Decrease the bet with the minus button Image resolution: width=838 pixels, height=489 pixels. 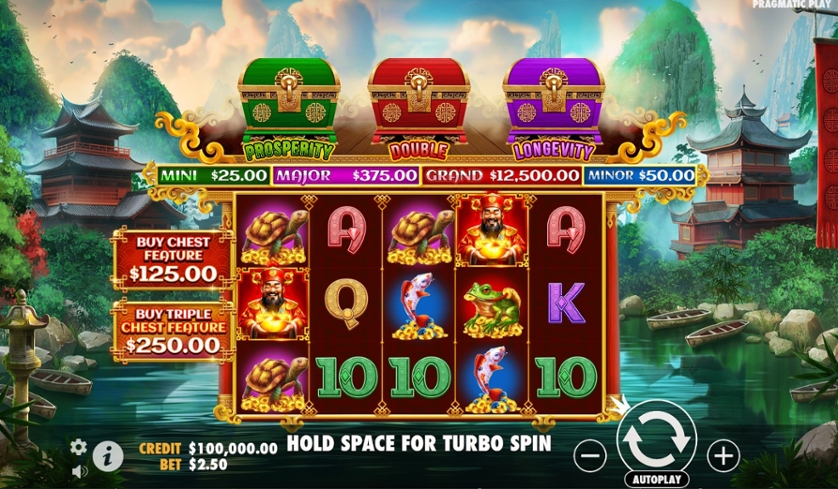(591, 456)
